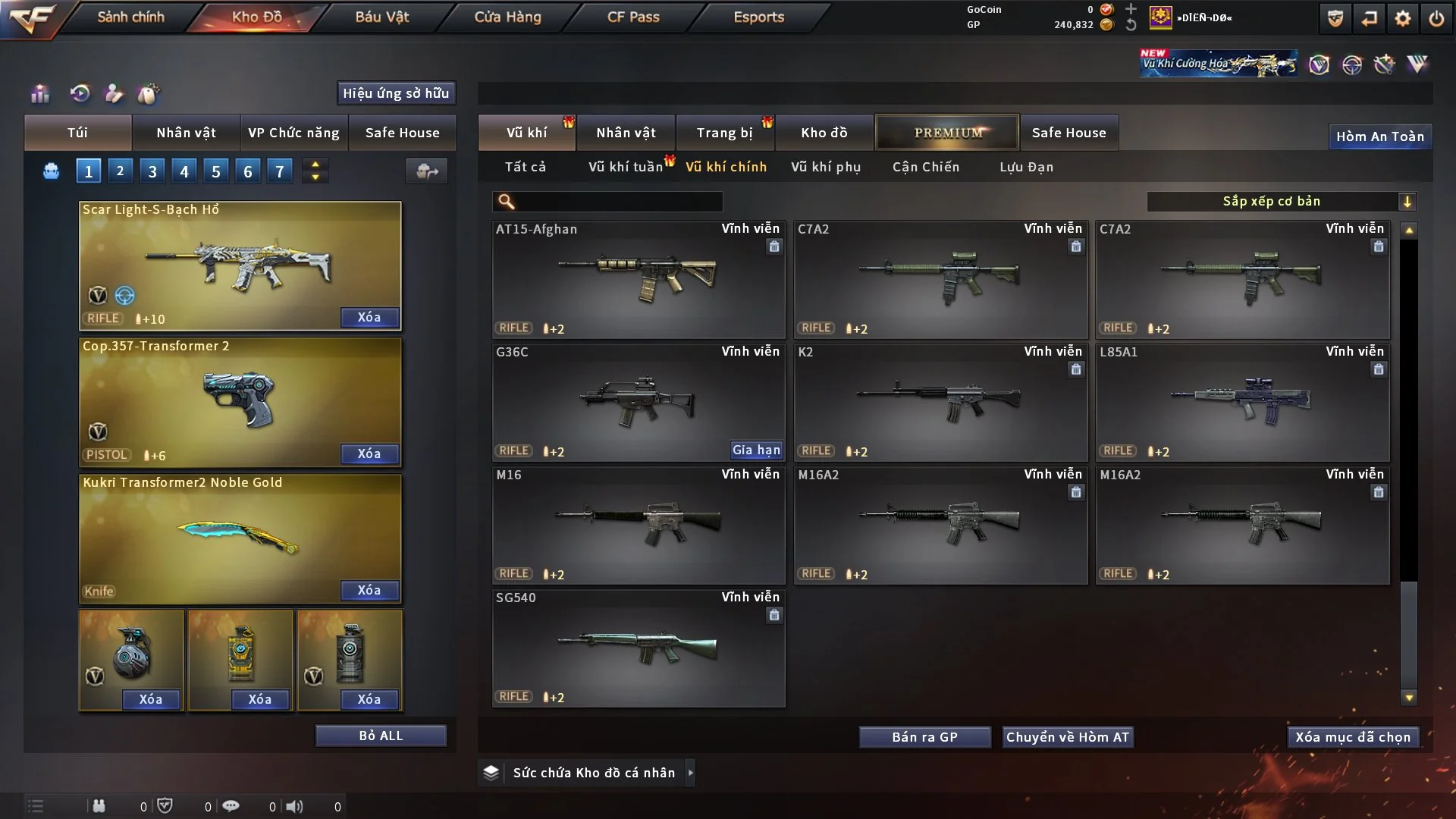Go to the Sảnh chính lobby

pos(130,17)
